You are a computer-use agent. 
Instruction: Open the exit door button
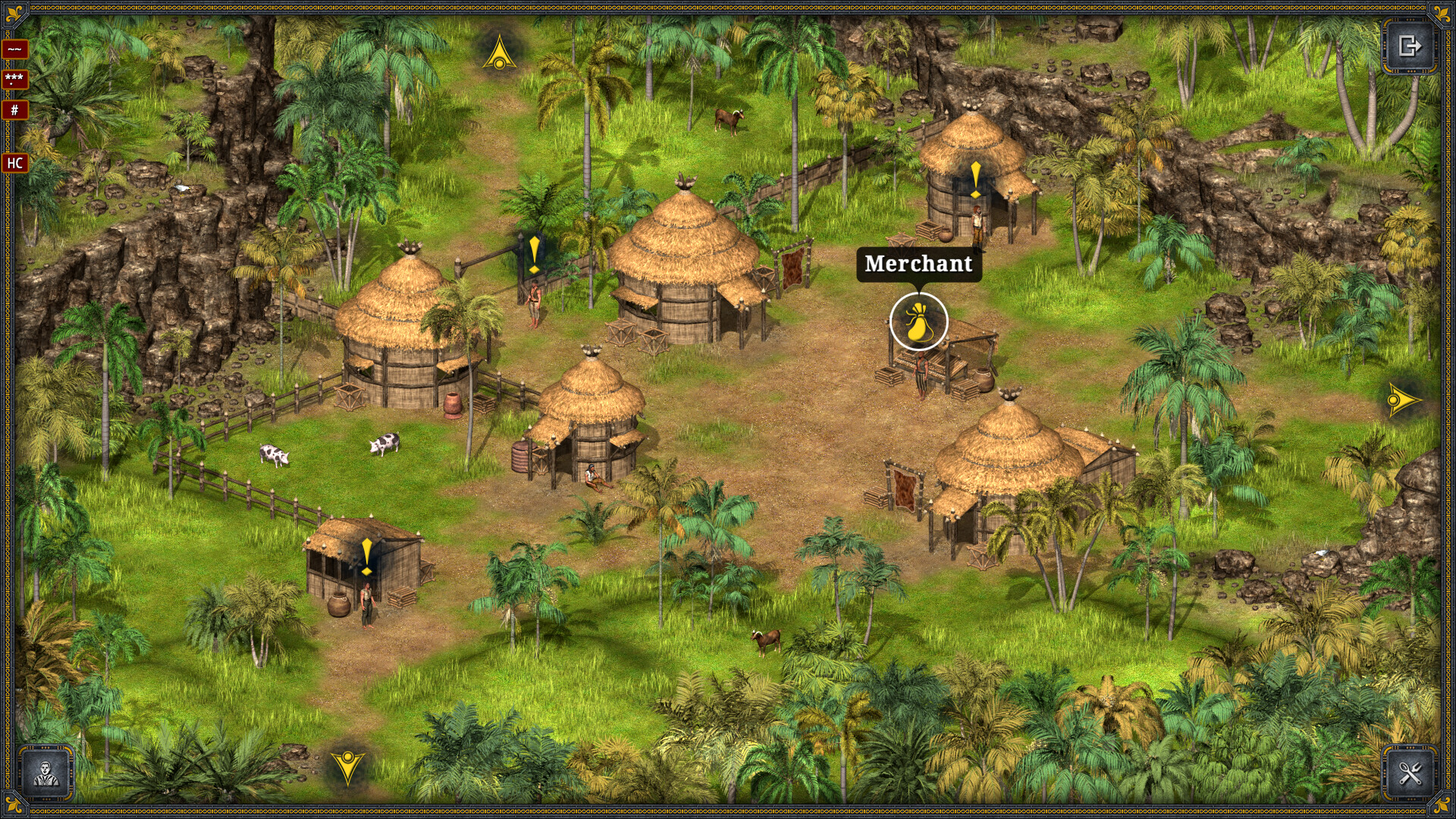(x=1410, y=46)
